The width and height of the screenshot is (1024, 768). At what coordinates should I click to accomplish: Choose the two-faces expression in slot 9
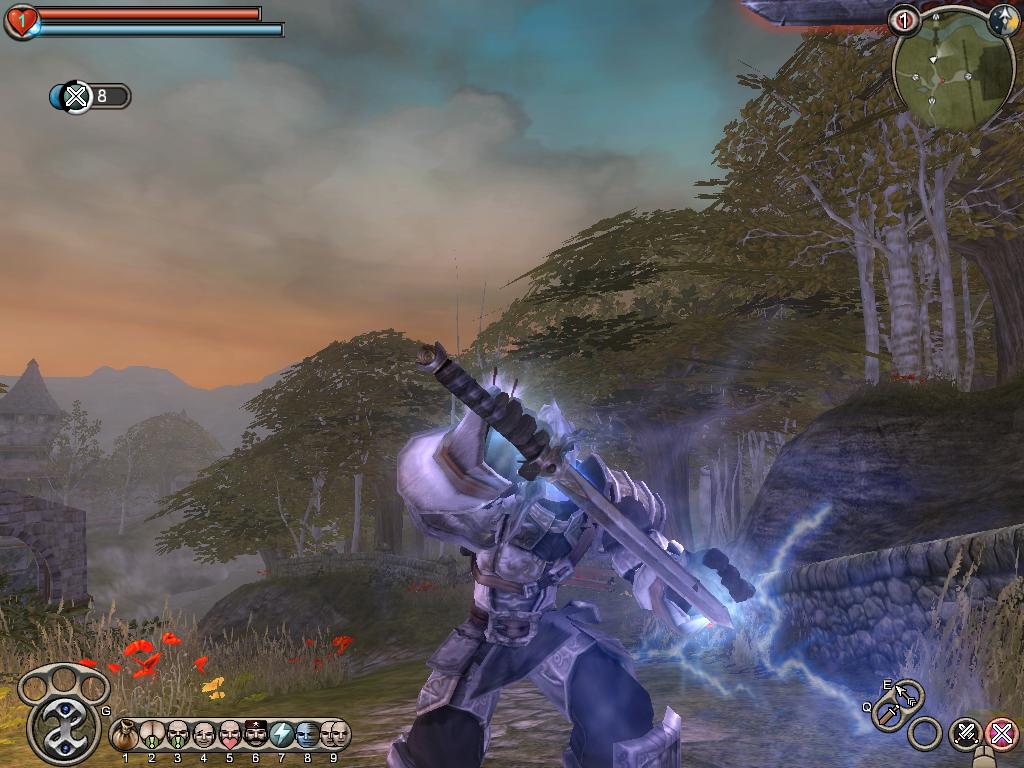click(334, 736)
